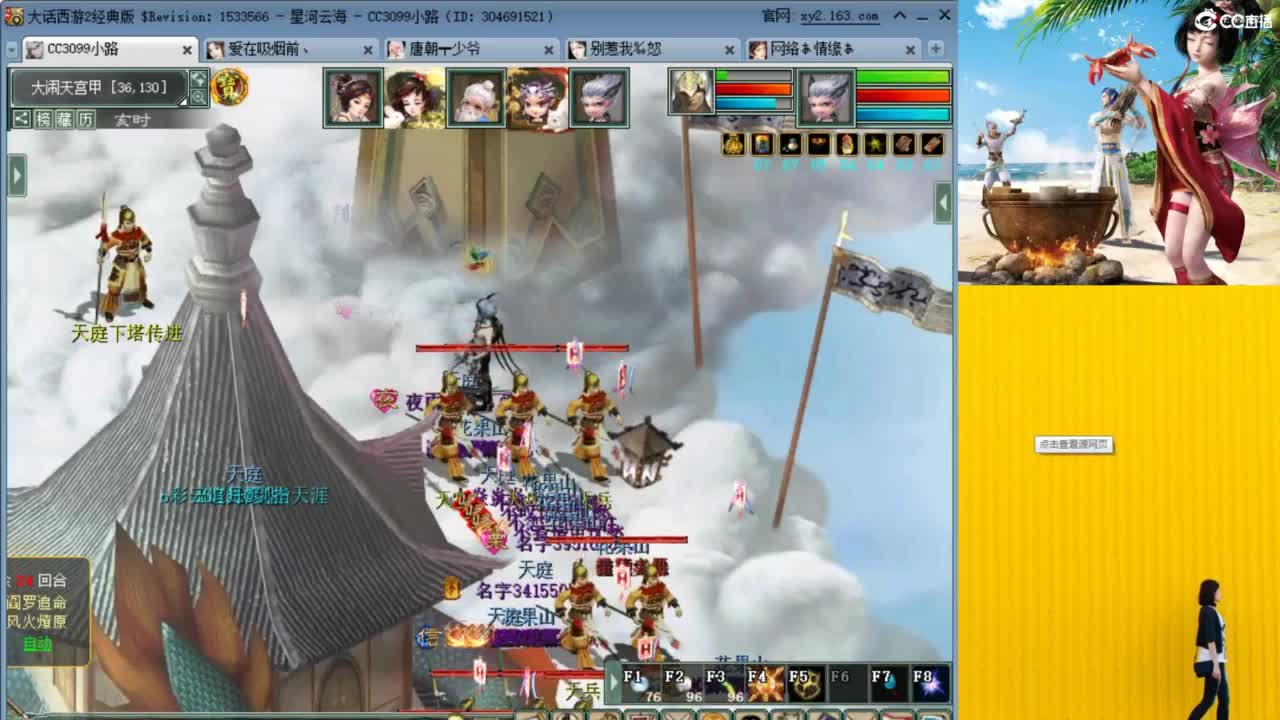Click the magnifier icon beside the coordinate box
This screenshot has height=720, width=1280.
click(x=200, y=98)
